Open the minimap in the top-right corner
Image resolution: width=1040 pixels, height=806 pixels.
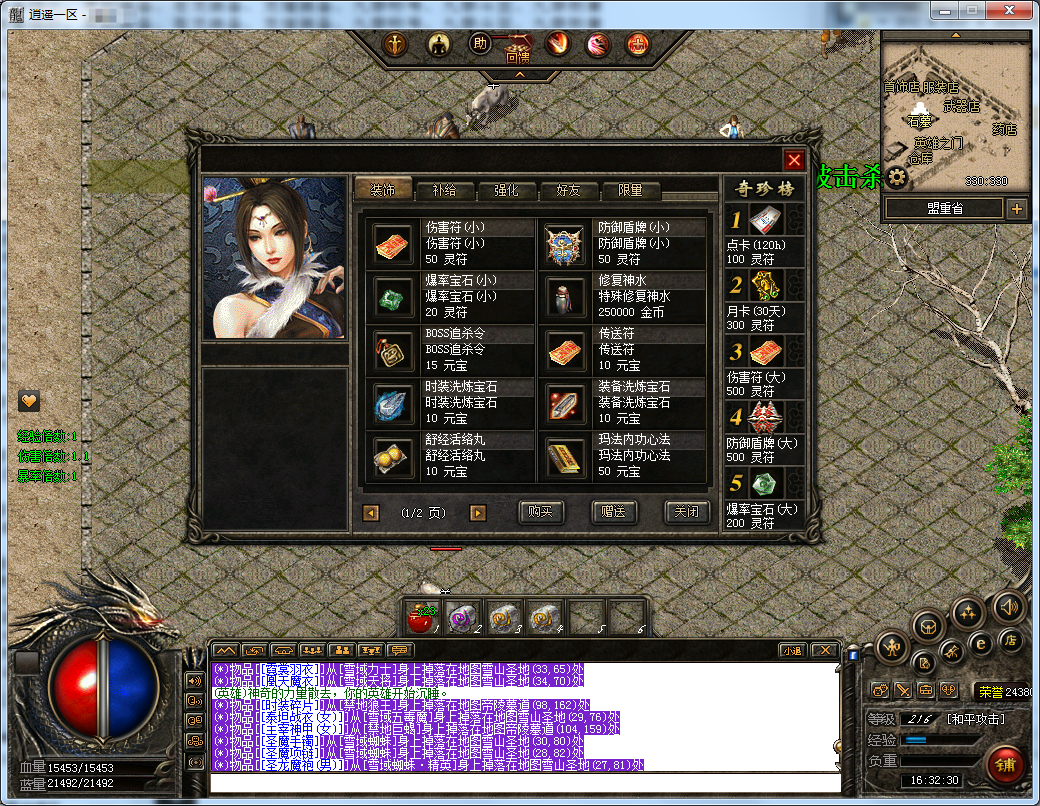coord(956,112)
